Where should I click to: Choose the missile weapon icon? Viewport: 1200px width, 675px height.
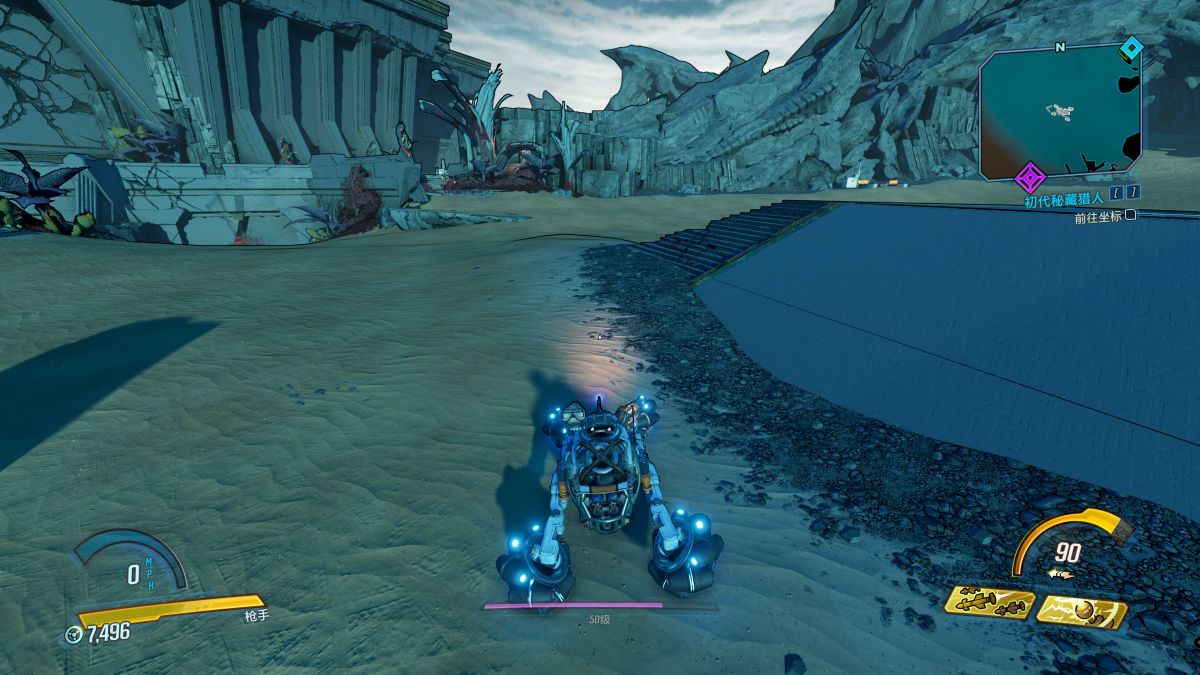(990, 602)
